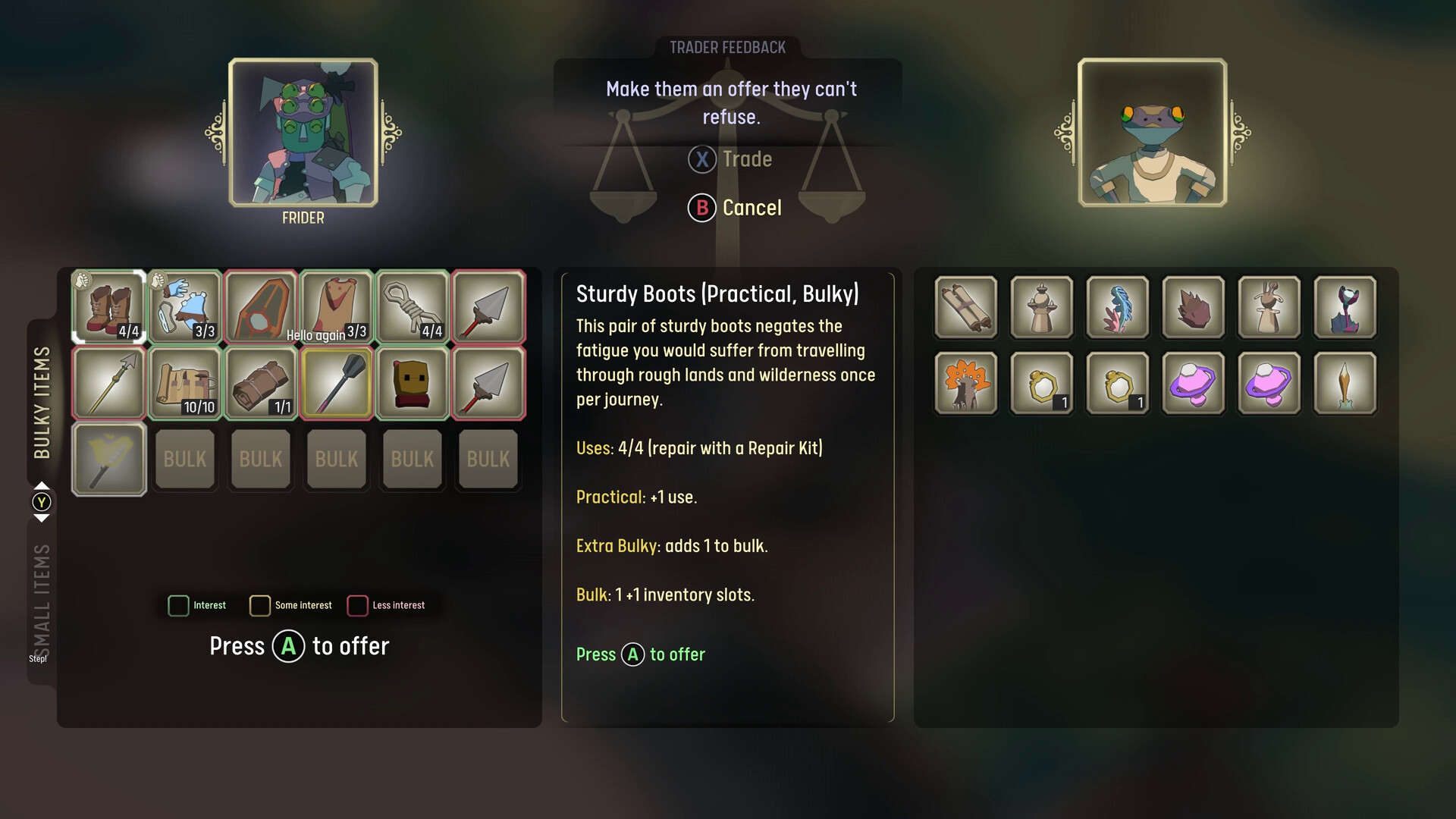Click the up arrow above the Y button
1456x819 pixels.
click(x=42, y=486)
